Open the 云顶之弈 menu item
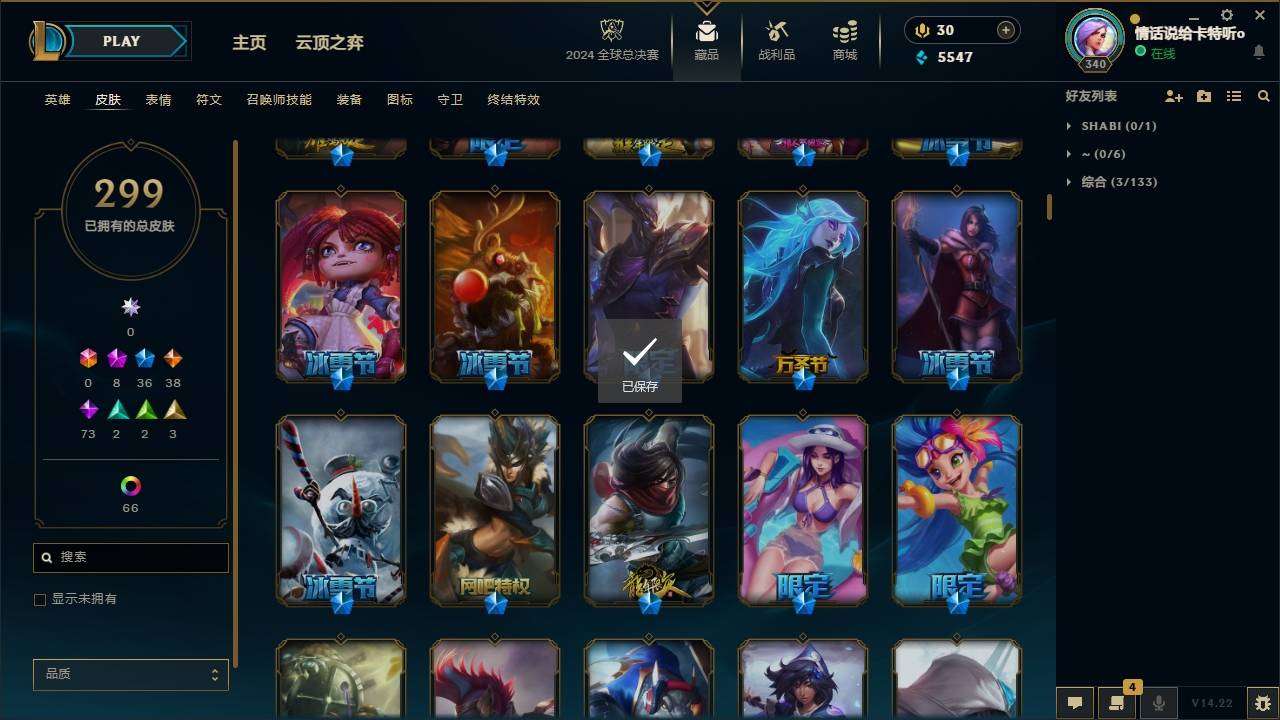 point(330,42)
